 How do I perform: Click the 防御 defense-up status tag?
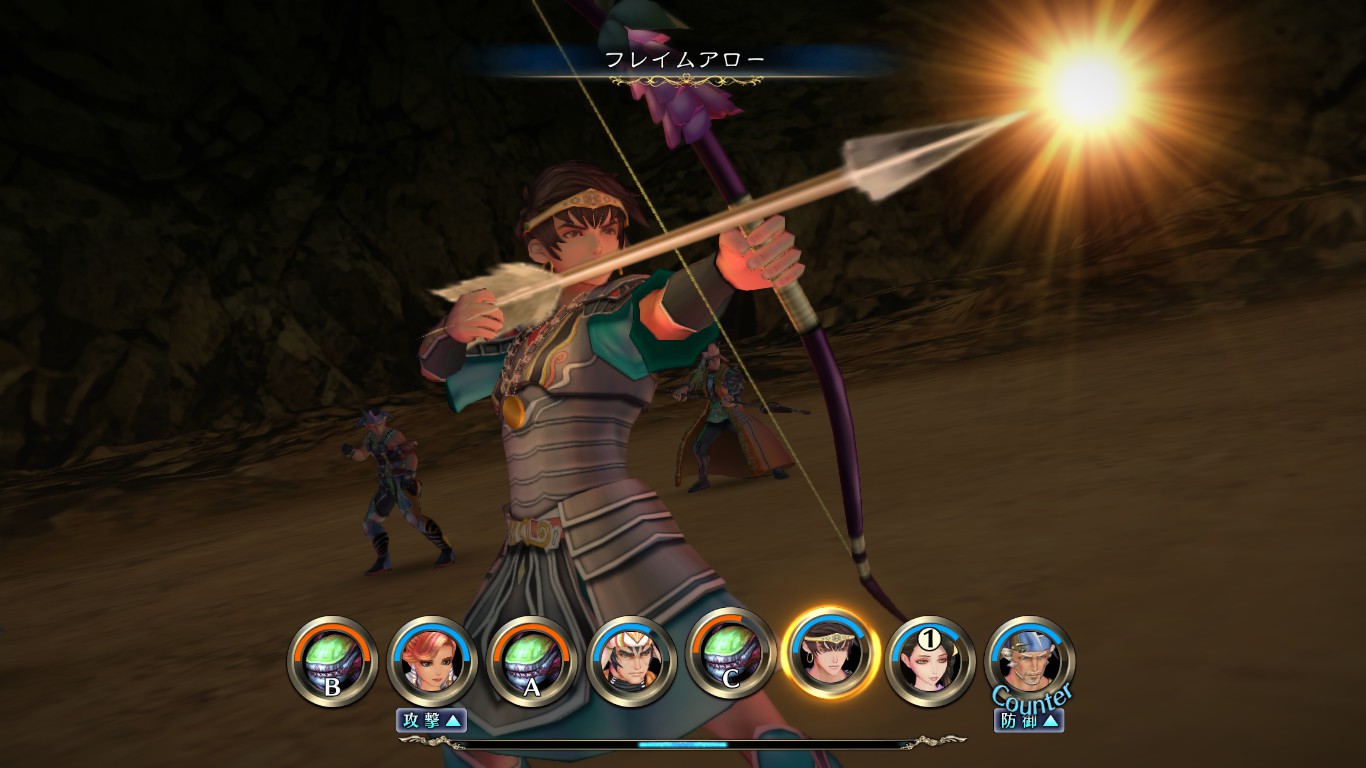[x=1028, y=719]
